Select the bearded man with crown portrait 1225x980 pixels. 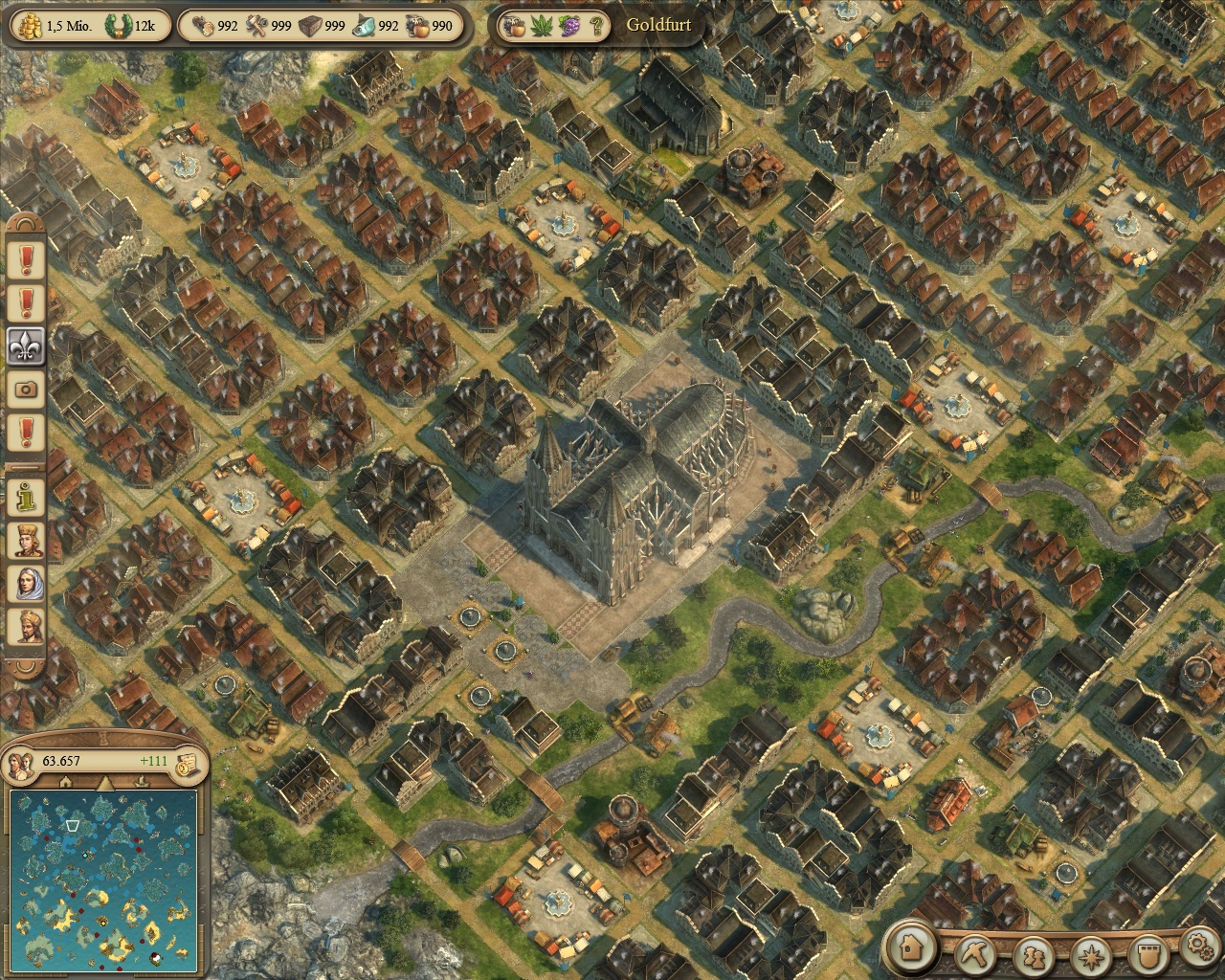coord(26,627)
